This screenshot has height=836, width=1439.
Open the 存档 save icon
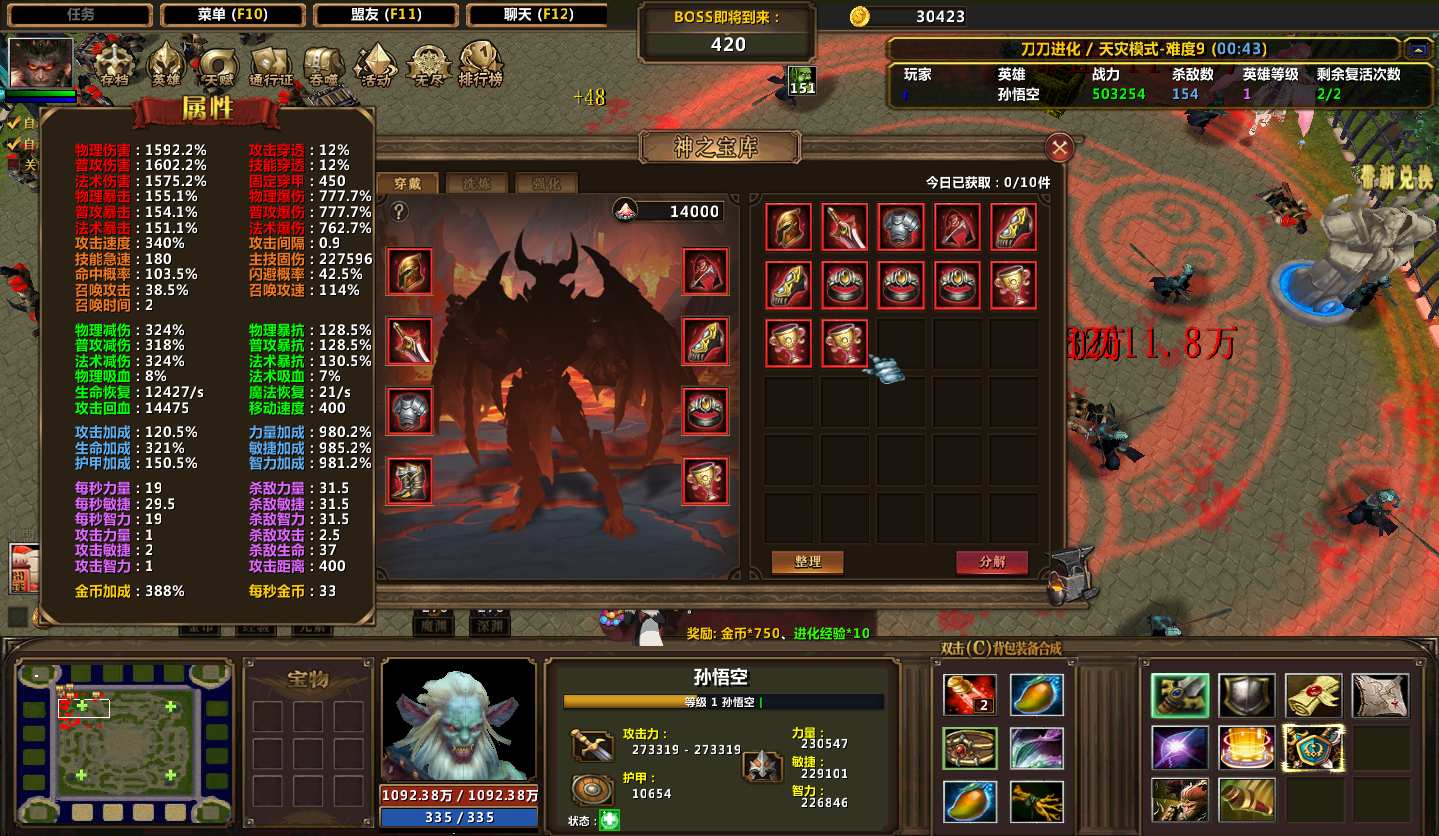(x=114, y=65)
